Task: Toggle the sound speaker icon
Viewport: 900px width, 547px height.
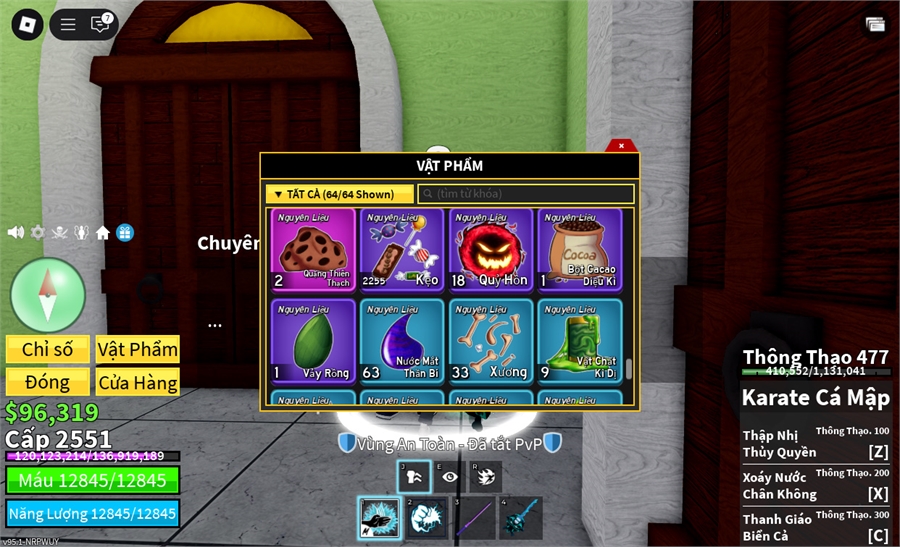Action: 15,232
